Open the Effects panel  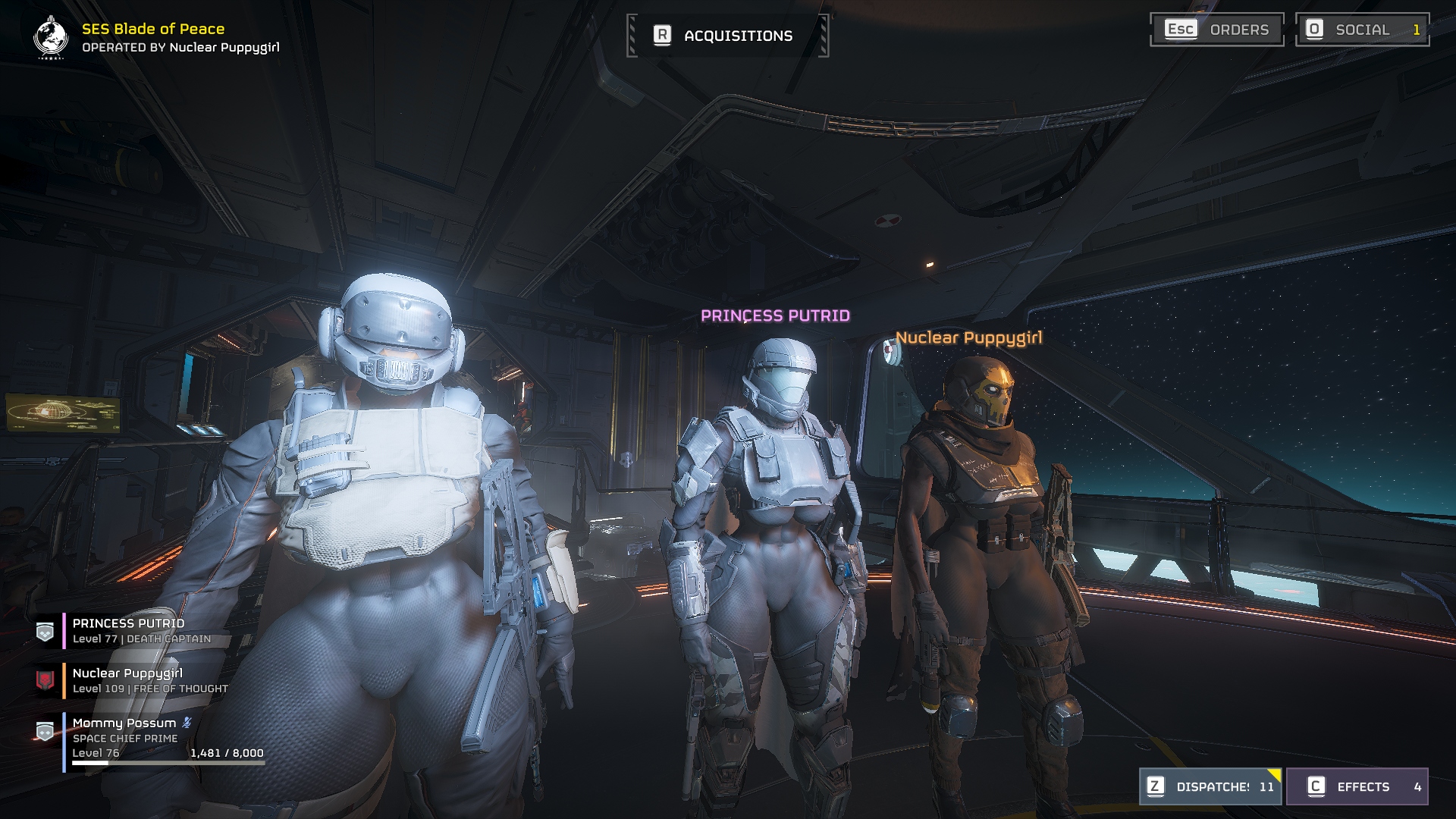(1357, 786)
